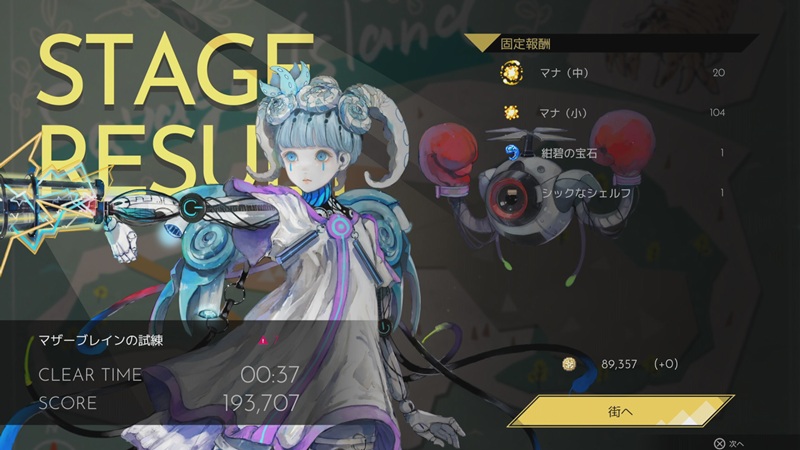Select the マナ（中） reward row
The height and width of the screenshot is (450, 800).
tap(612, 73)
